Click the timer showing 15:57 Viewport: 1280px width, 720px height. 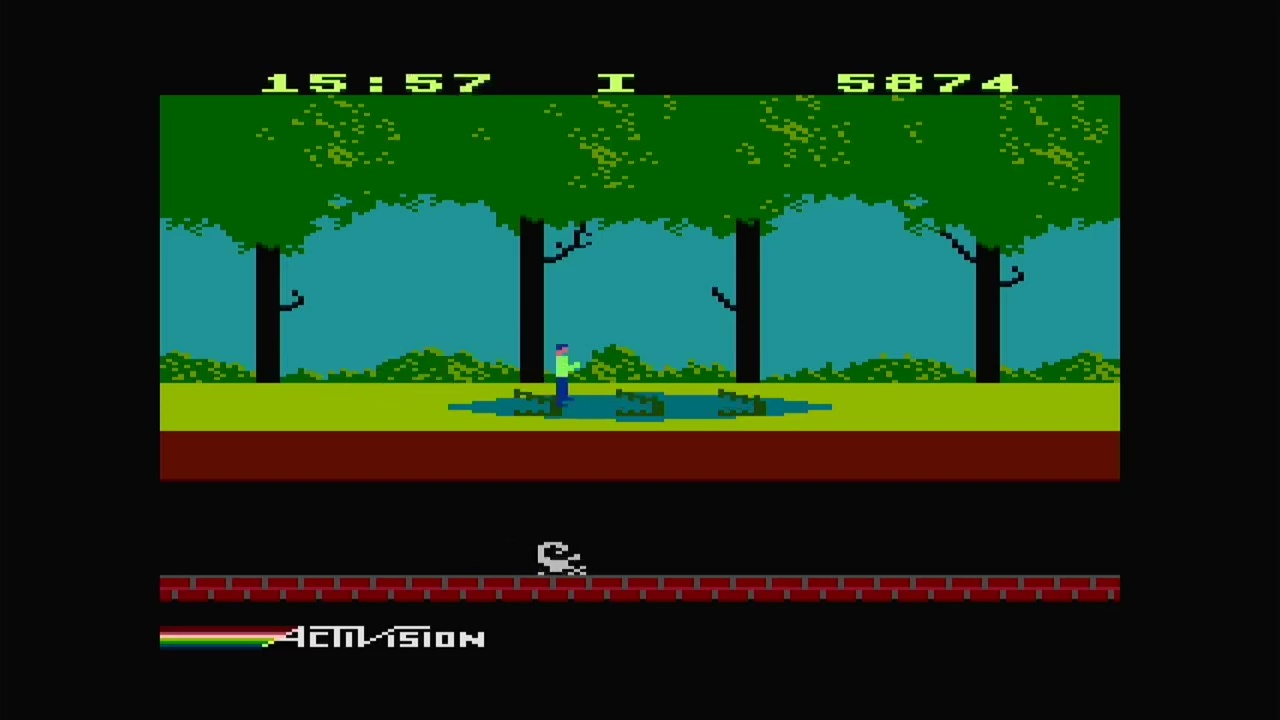tap(375, 80)
